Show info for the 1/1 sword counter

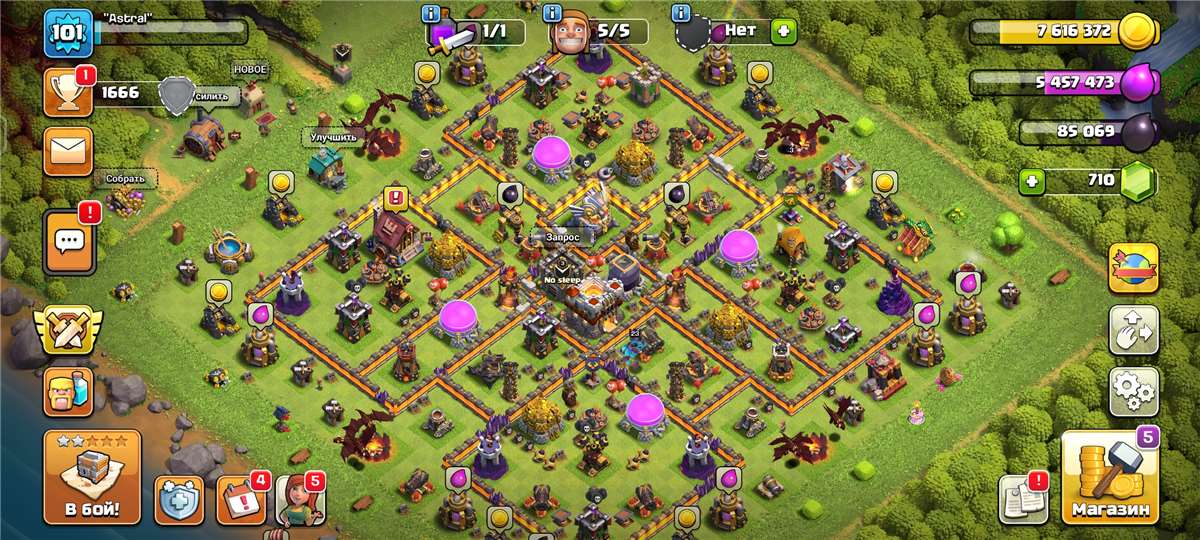(x=432, y=14)
